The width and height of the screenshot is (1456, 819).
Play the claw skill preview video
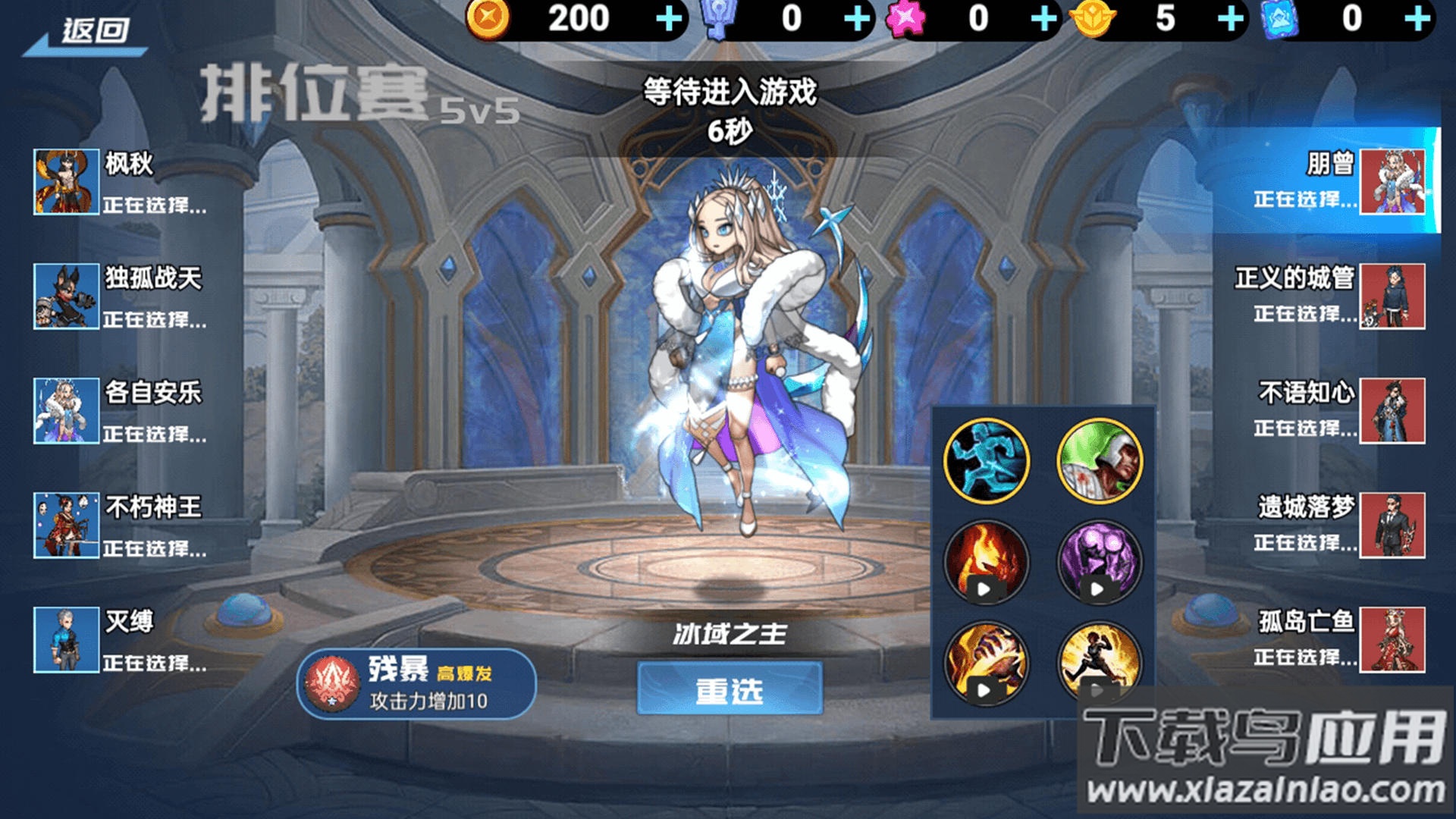pos(985,690)
